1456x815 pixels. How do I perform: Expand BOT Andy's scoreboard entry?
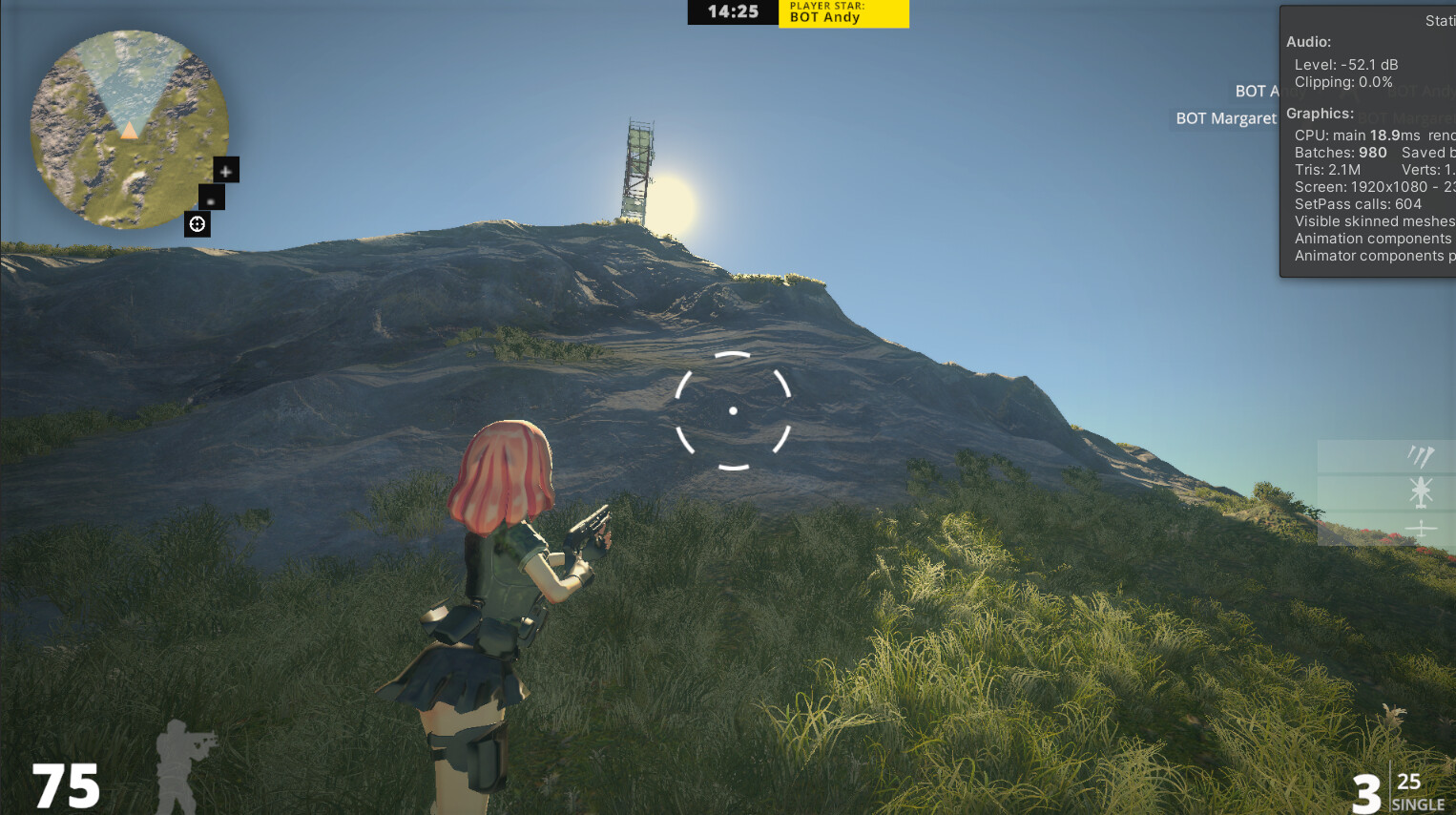tap(1258, 91)
